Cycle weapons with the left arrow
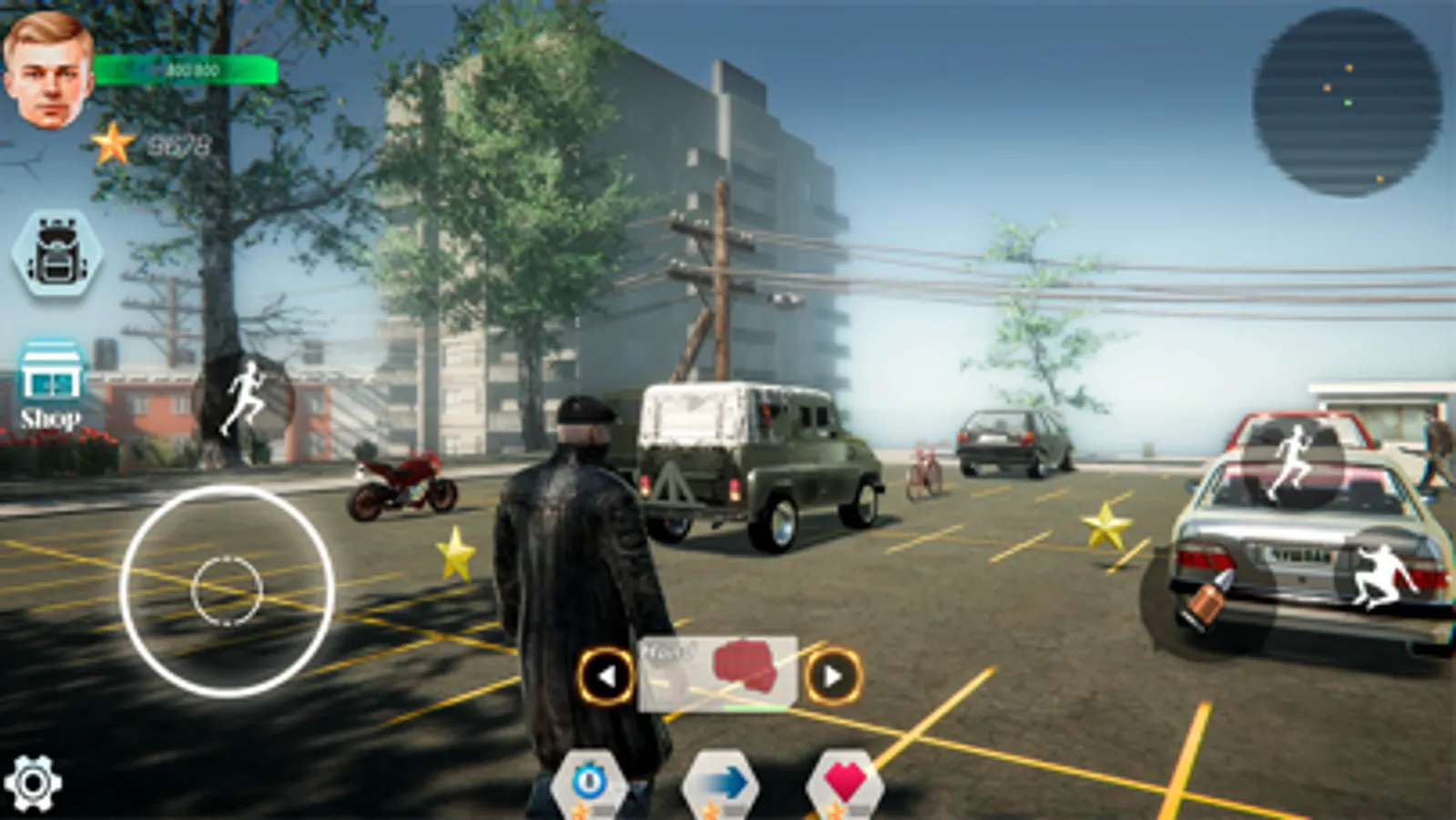Screen dimensions: 1456x820 pos(606,674)
